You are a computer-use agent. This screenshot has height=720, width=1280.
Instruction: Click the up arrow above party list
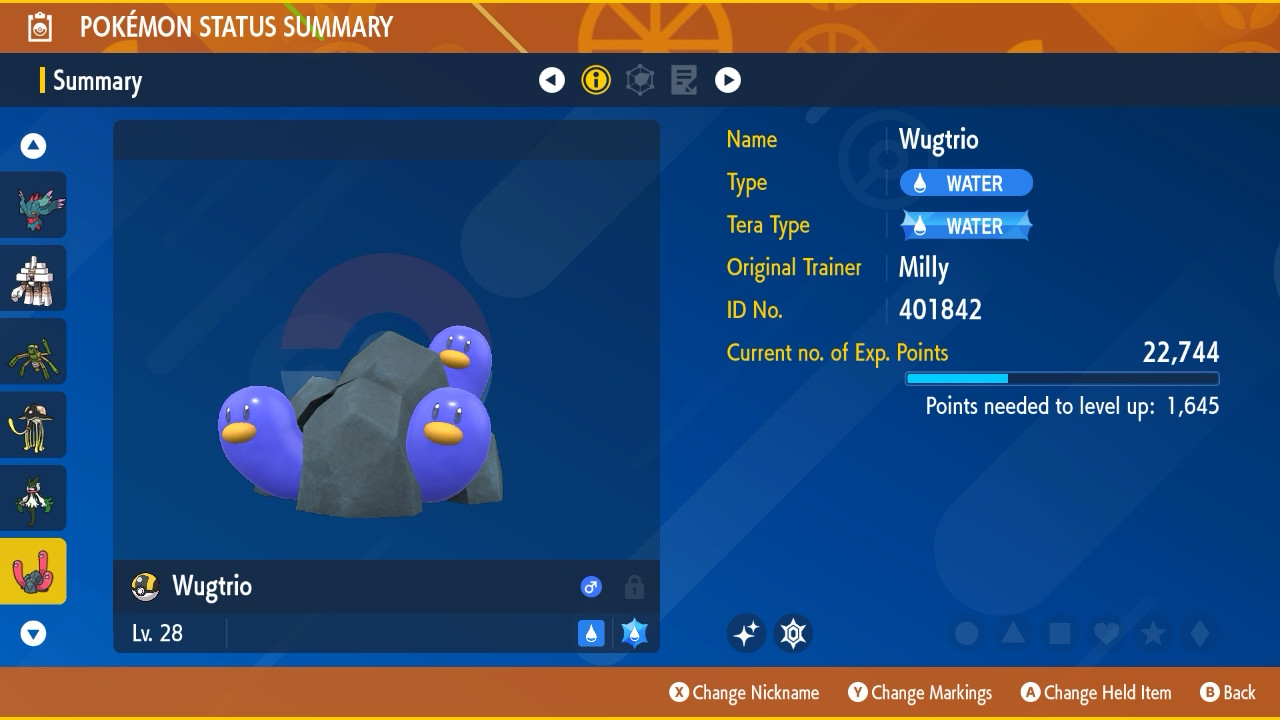[x=34, y=147]
